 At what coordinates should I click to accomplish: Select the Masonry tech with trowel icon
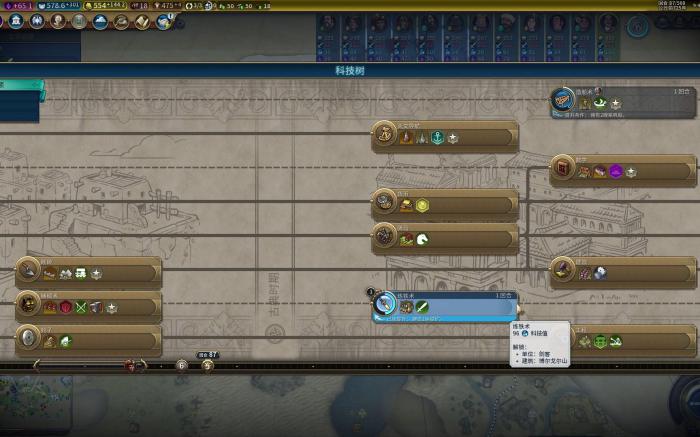click(88, 272)
